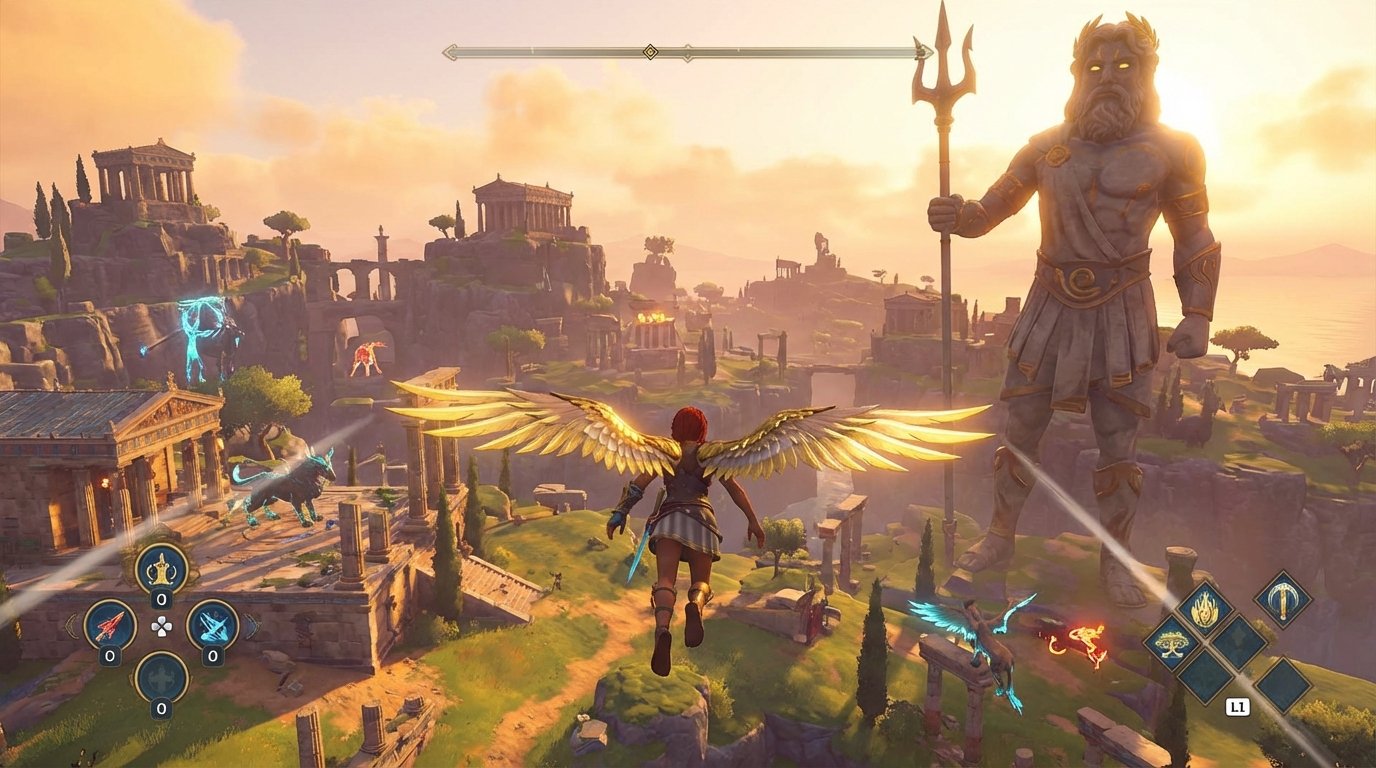This screenshot has height=768, width=1376.
Task: Click the zero counter under the red arrow
Action: (x=108, y=655)
